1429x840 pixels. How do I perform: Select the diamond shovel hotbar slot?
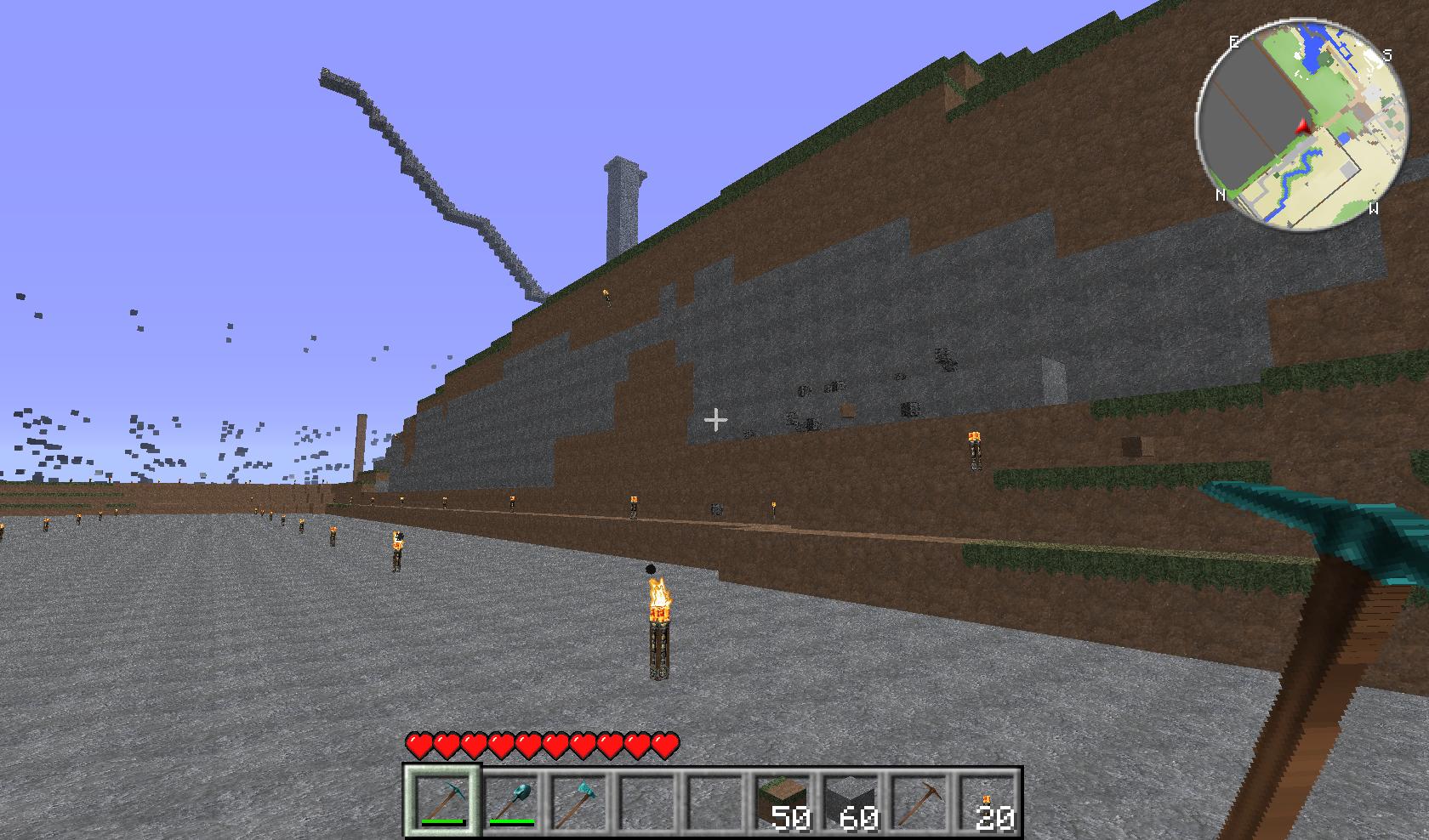512,801
